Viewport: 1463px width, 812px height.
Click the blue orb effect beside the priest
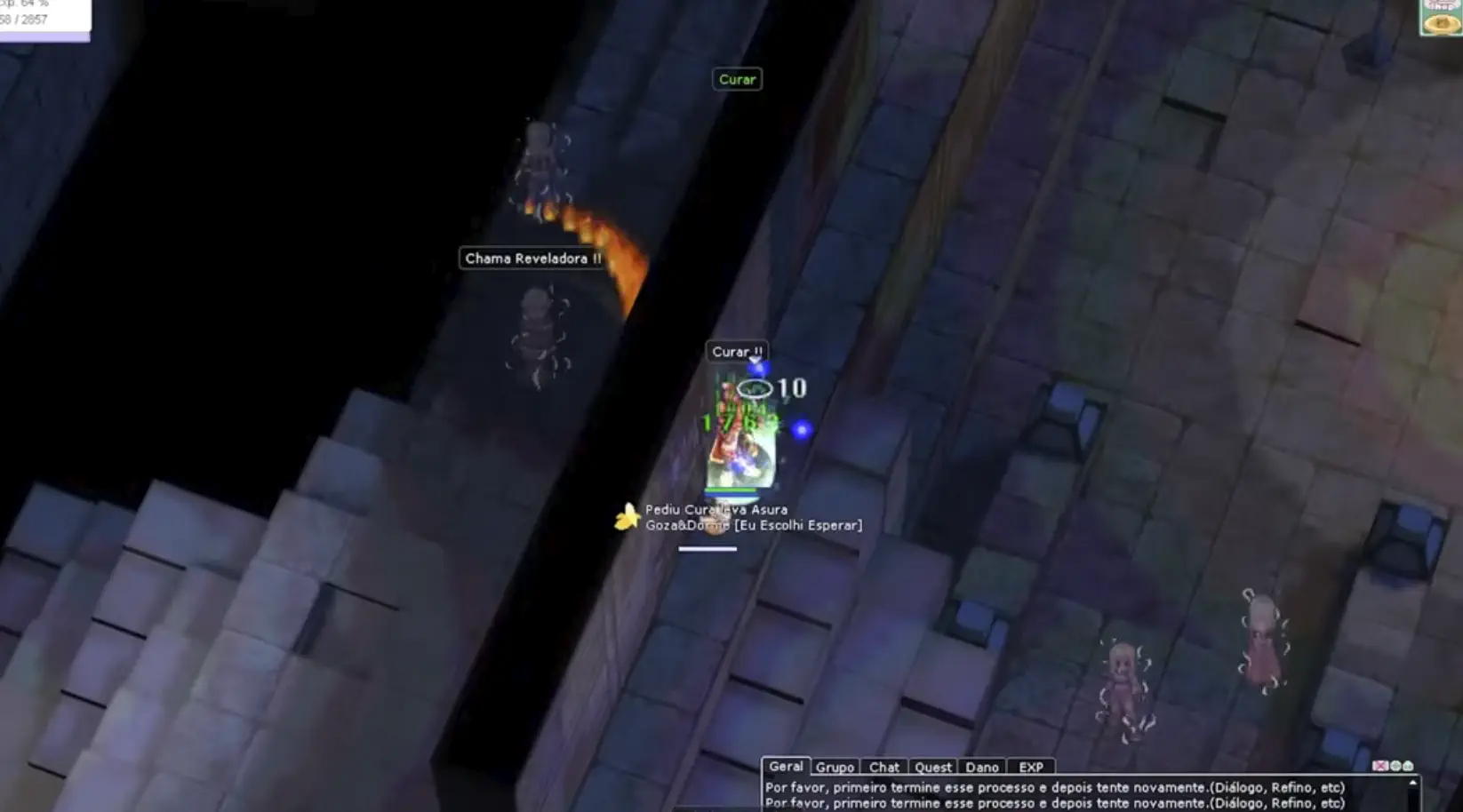[x=803, y=431]
